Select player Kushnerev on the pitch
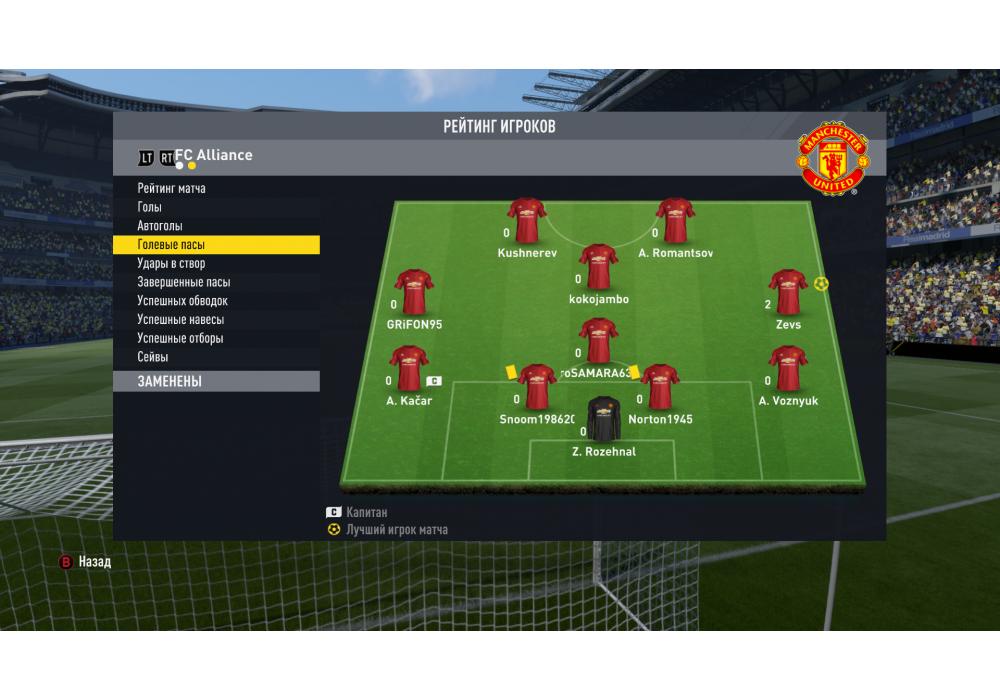 526,220
